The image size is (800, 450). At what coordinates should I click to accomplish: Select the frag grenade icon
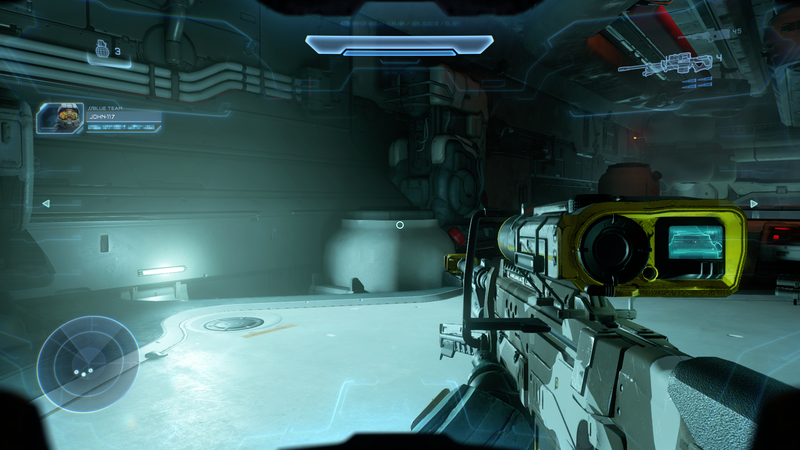click(101, 48)
